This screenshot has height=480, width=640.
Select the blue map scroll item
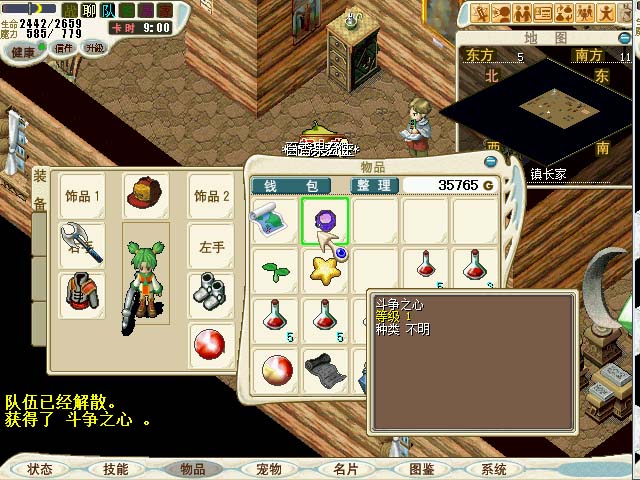pos(273,218)
